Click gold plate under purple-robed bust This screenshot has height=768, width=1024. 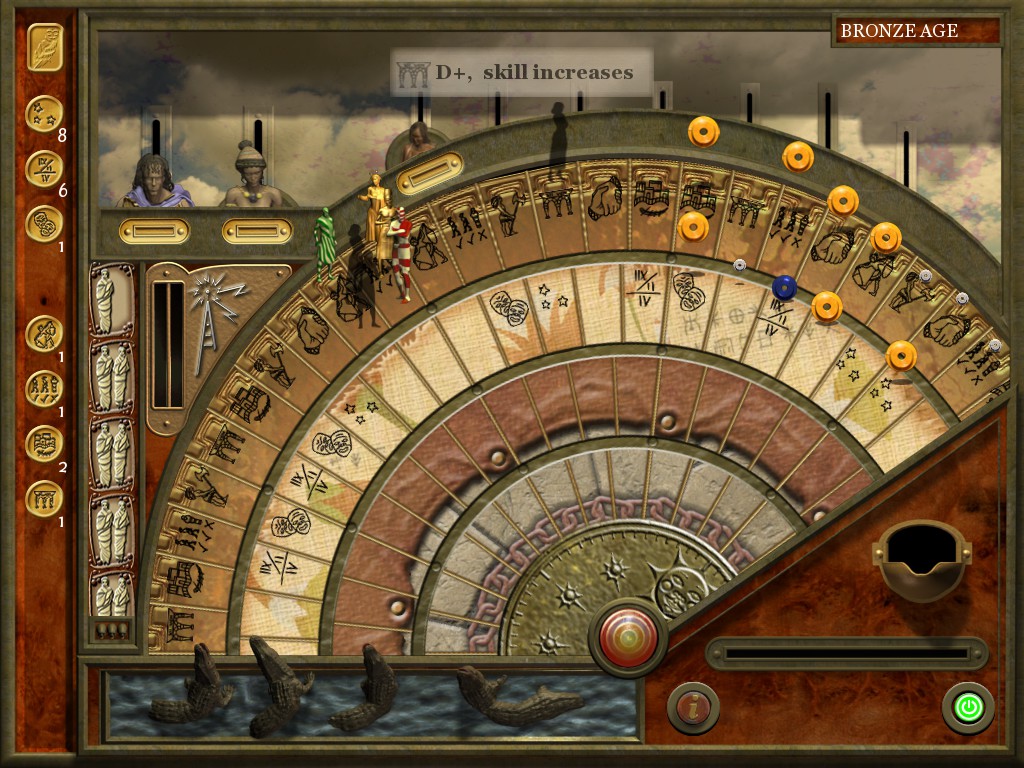(x=153, y=231)
